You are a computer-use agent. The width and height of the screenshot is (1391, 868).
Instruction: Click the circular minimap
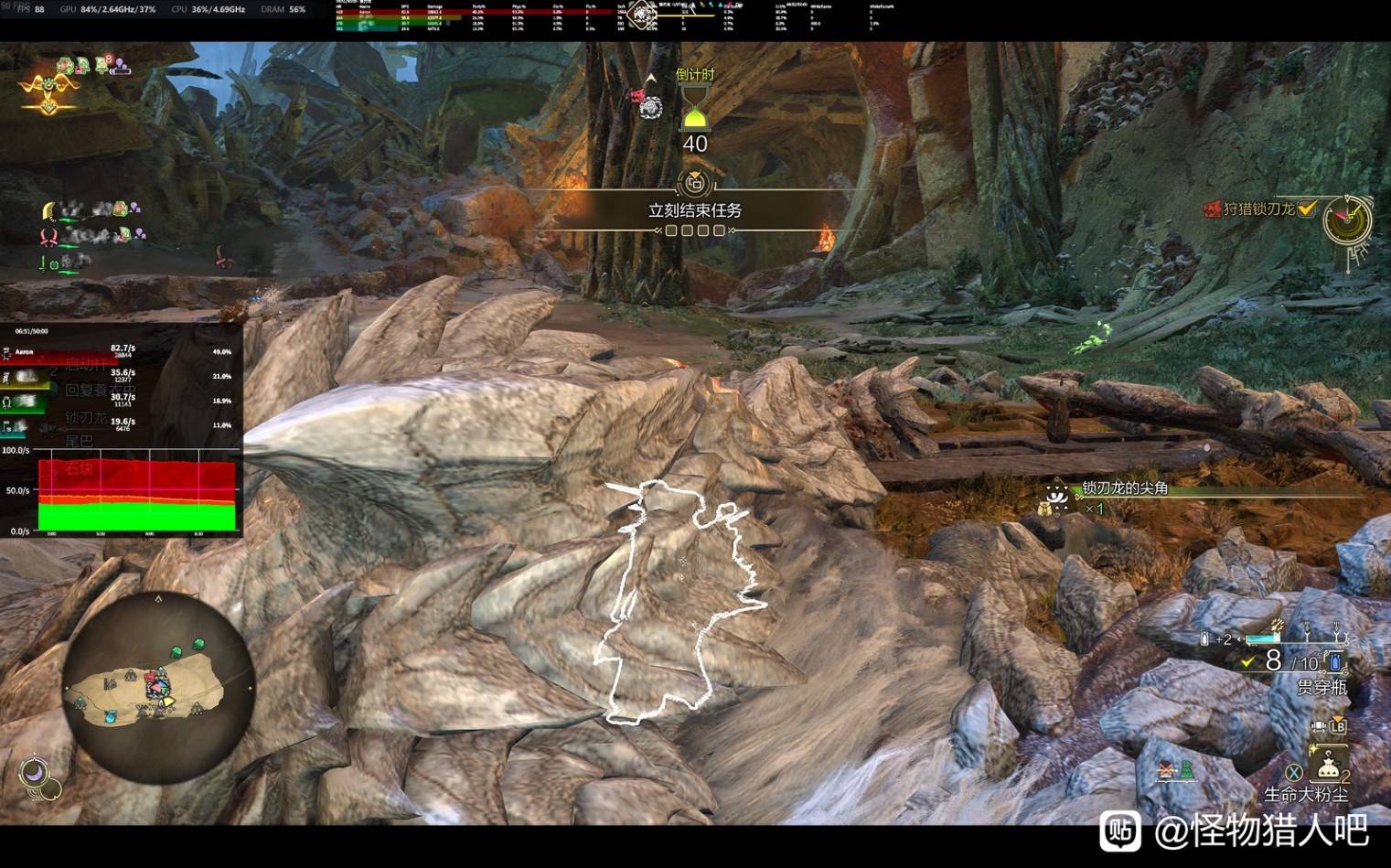click(156, 688)
